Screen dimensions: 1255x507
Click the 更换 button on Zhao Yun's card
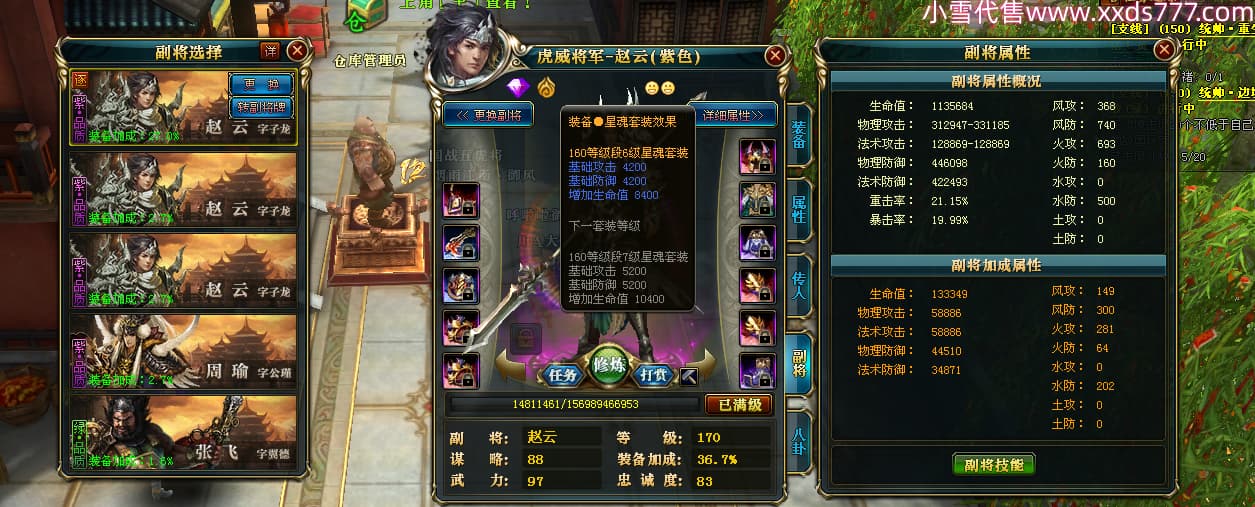tap(260, 85)
